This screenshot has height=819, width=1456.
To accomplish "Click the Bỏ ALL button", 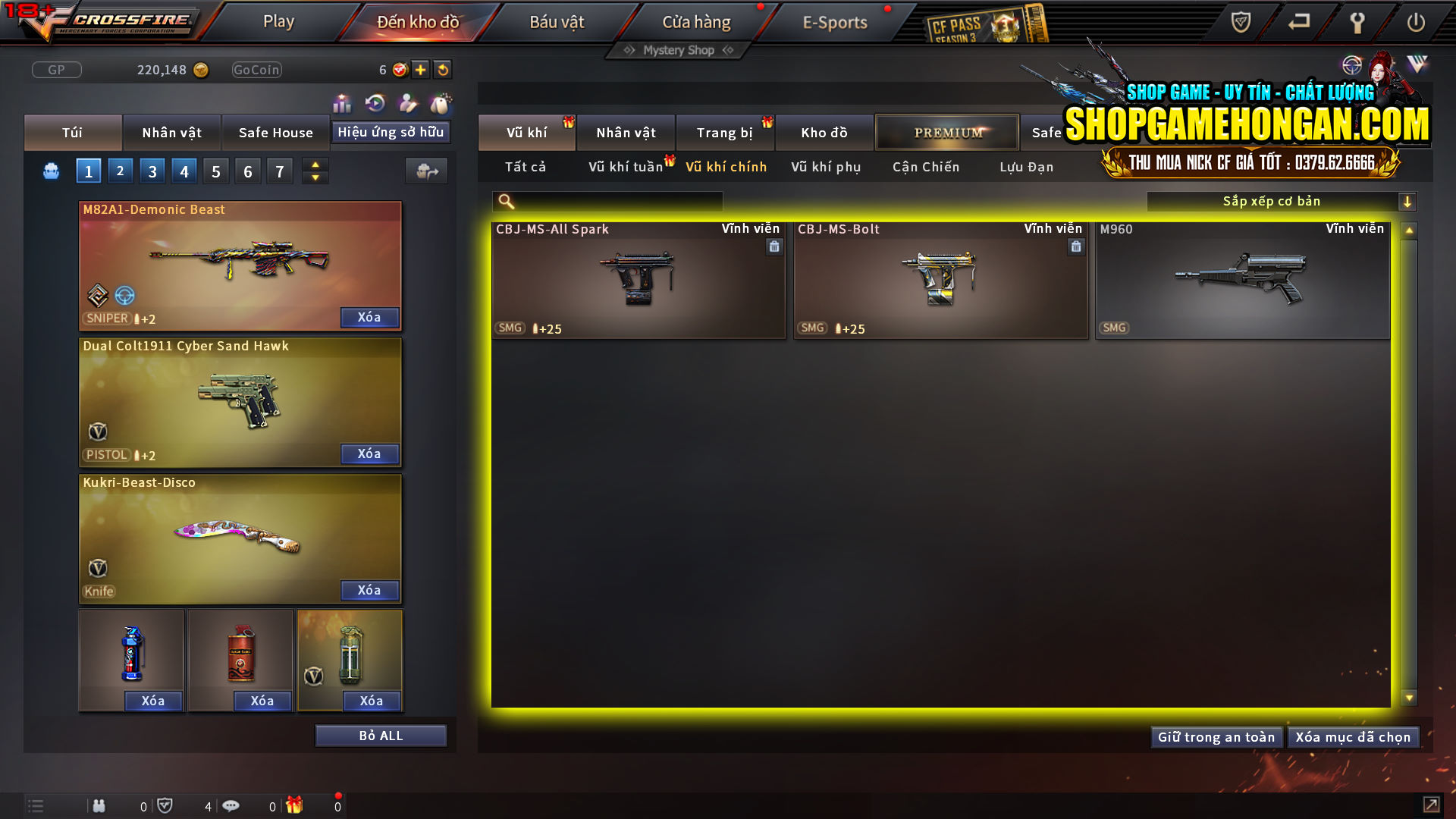I will pyautogui.click(x=380, y=735).
